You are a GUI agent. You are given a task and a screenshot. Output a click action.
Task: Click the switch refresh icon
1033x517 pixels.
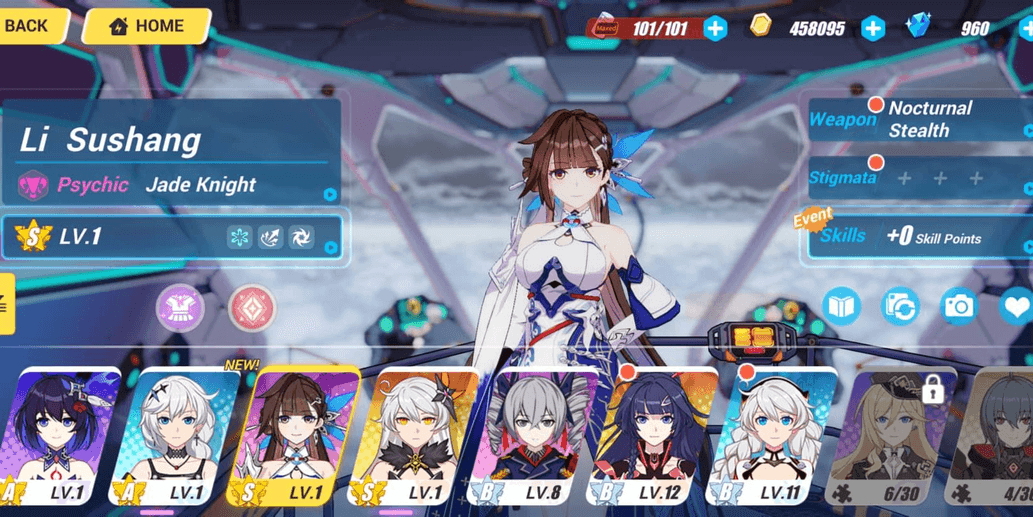point(900,306)
